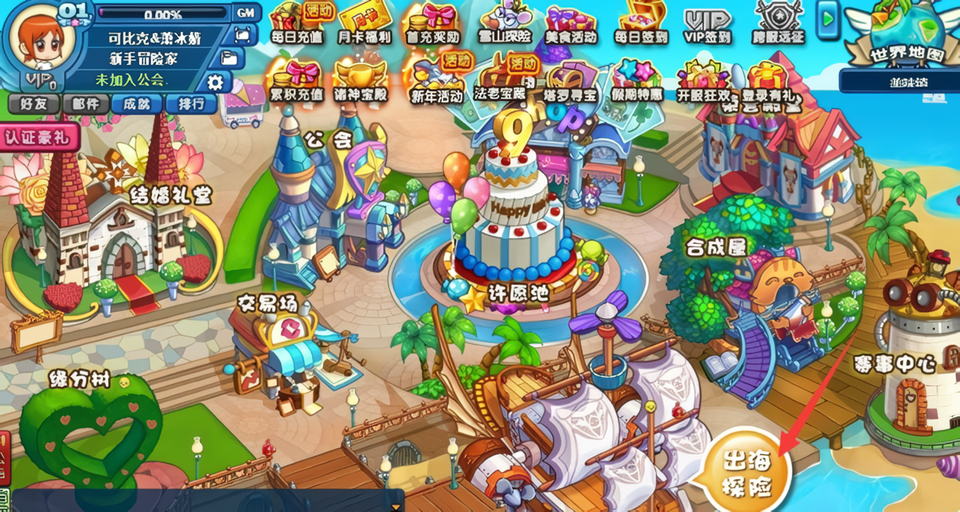Open the 跨服远征 cross-server expedition
This screenshot has height=512, width=960.
(x=778, y=24)
